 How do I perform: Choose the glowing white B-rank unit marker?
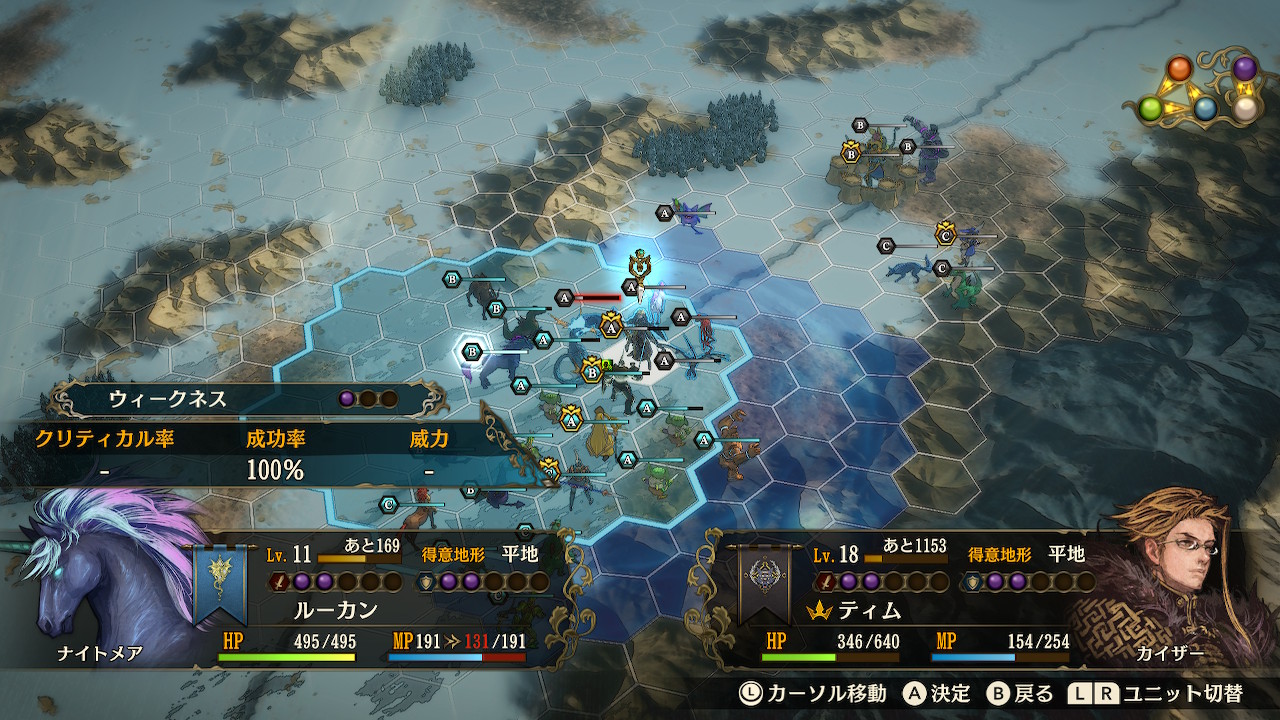[x=472, y=351]
